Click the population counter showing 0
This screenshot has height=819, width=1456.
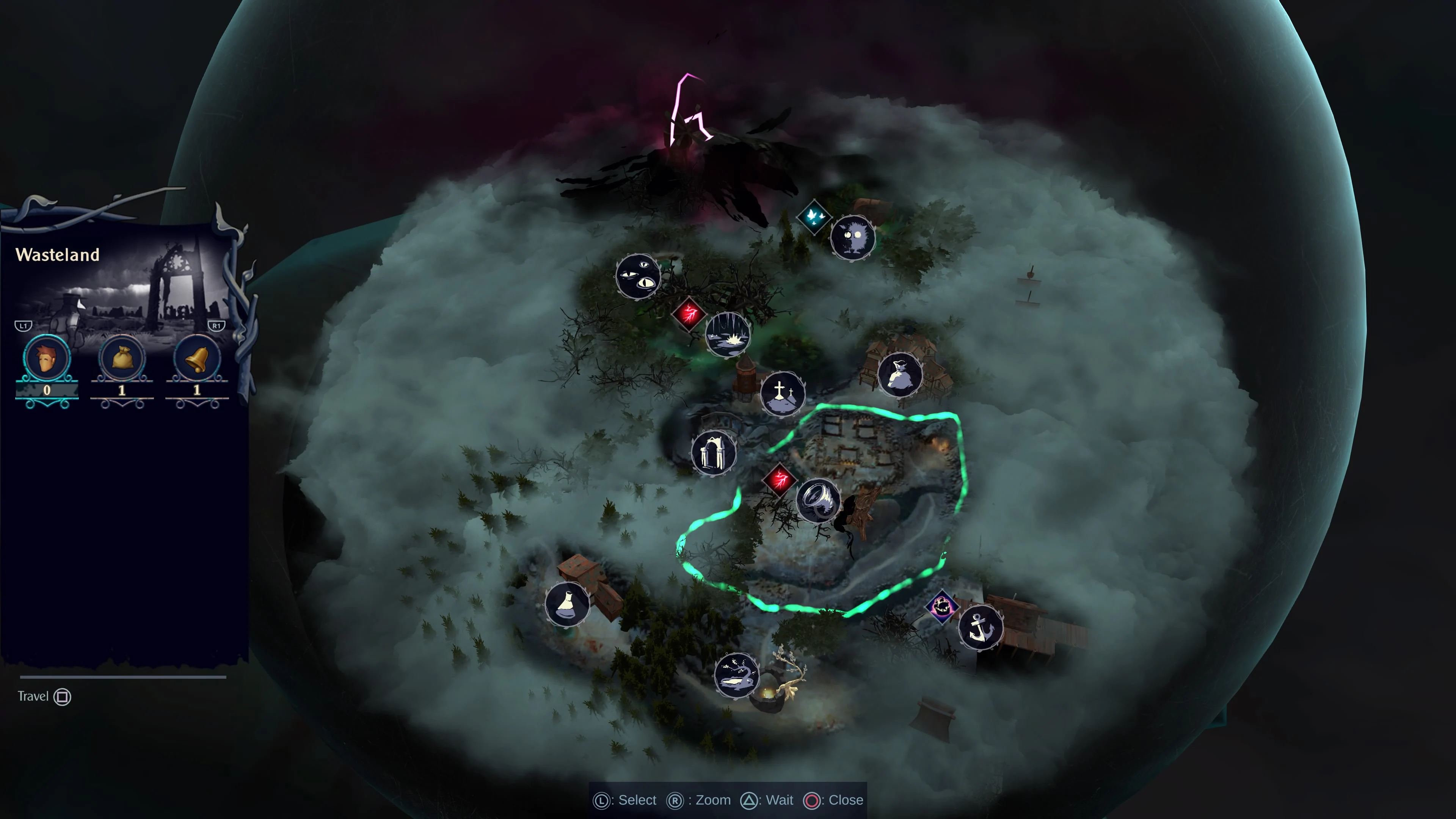(47, 390)
